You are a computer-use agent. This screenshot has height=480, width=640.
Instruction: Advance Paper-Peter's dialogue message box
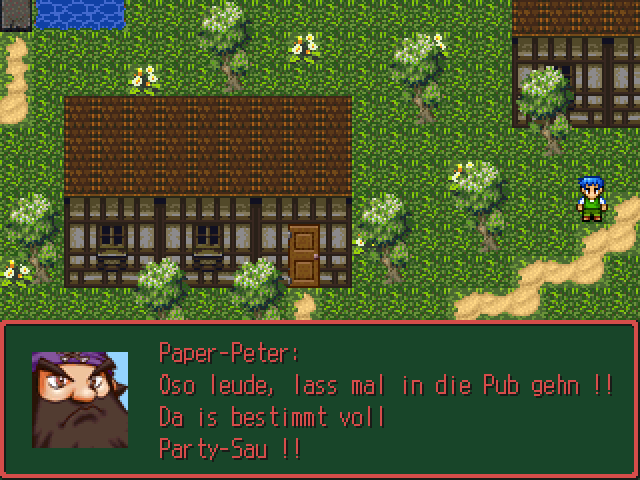coord(320,399)
